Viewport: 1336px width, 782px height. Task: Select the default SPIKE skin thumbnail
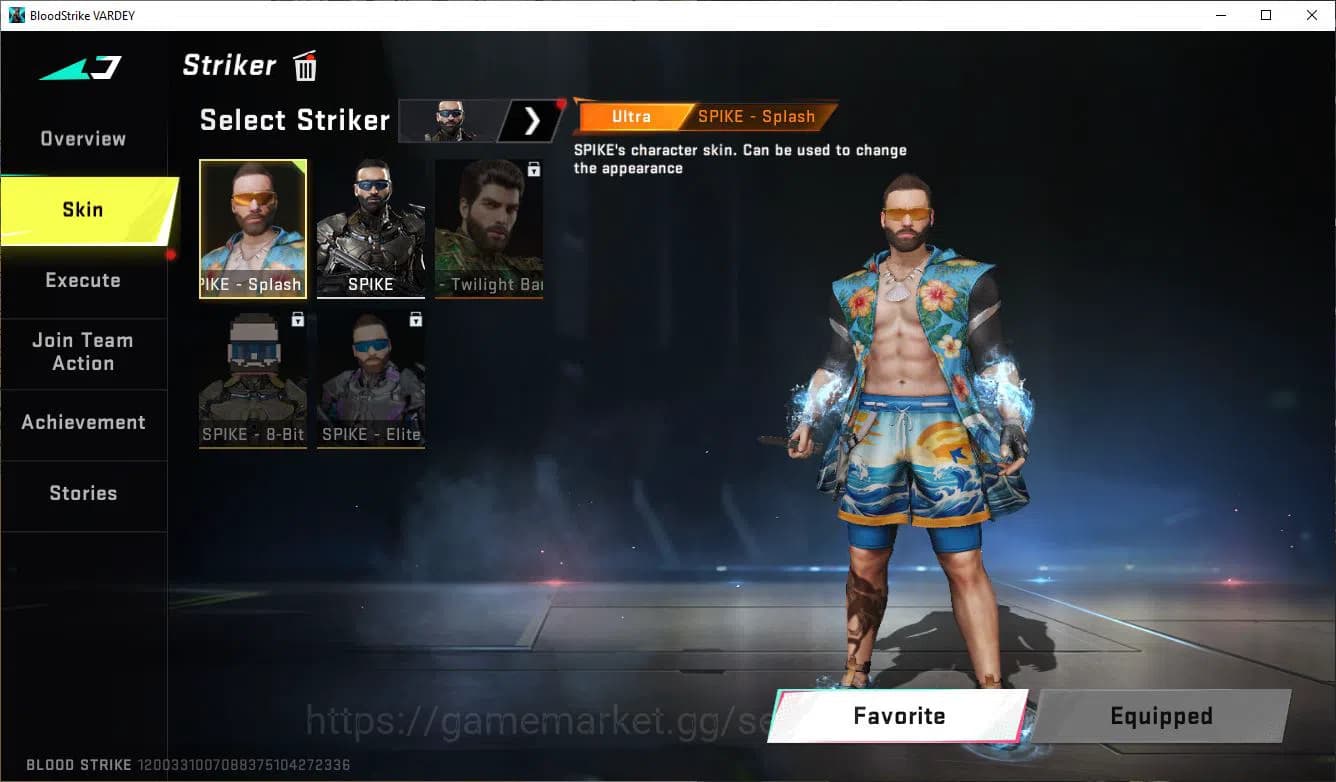(x=371, y=228)
